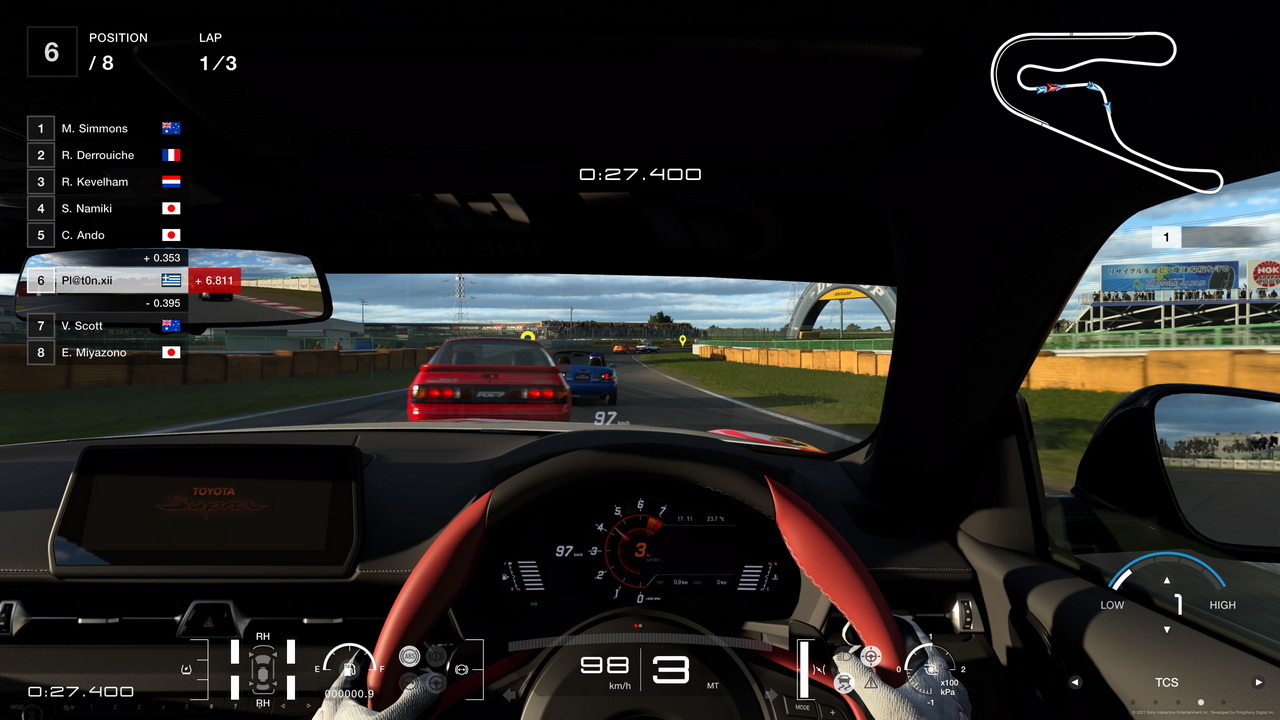
Task: Select M. Simmons in the standings list
Action: 105,129
